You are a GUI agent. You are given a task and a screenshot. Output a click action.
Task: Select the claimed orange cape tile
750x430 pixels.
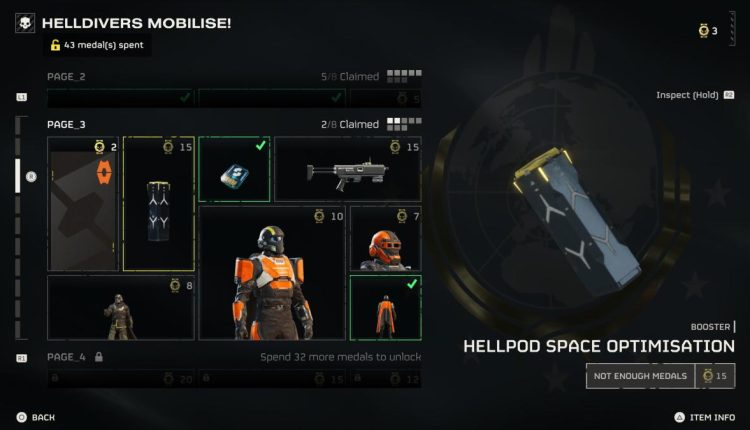point(385,308)
